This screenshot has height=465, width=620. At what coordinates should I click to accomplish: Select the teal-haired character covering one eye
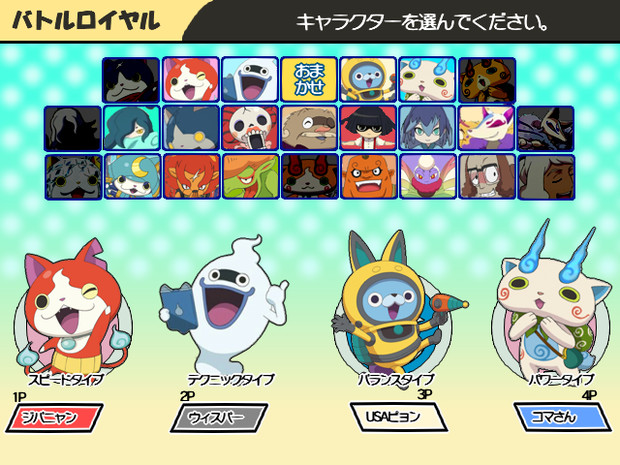tap(131, 128)
